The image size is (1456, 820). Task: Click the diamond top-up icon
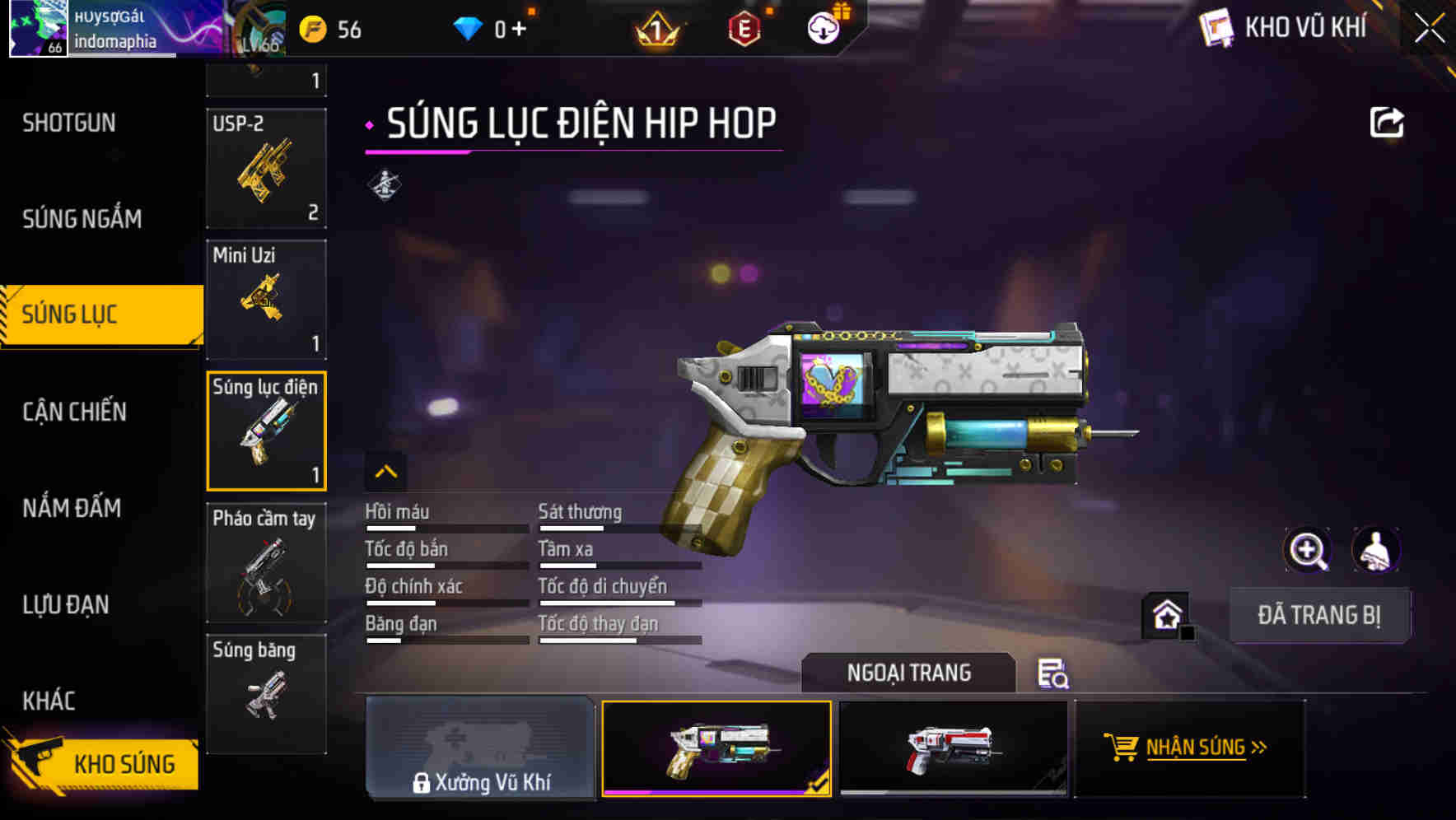point(469,27)
